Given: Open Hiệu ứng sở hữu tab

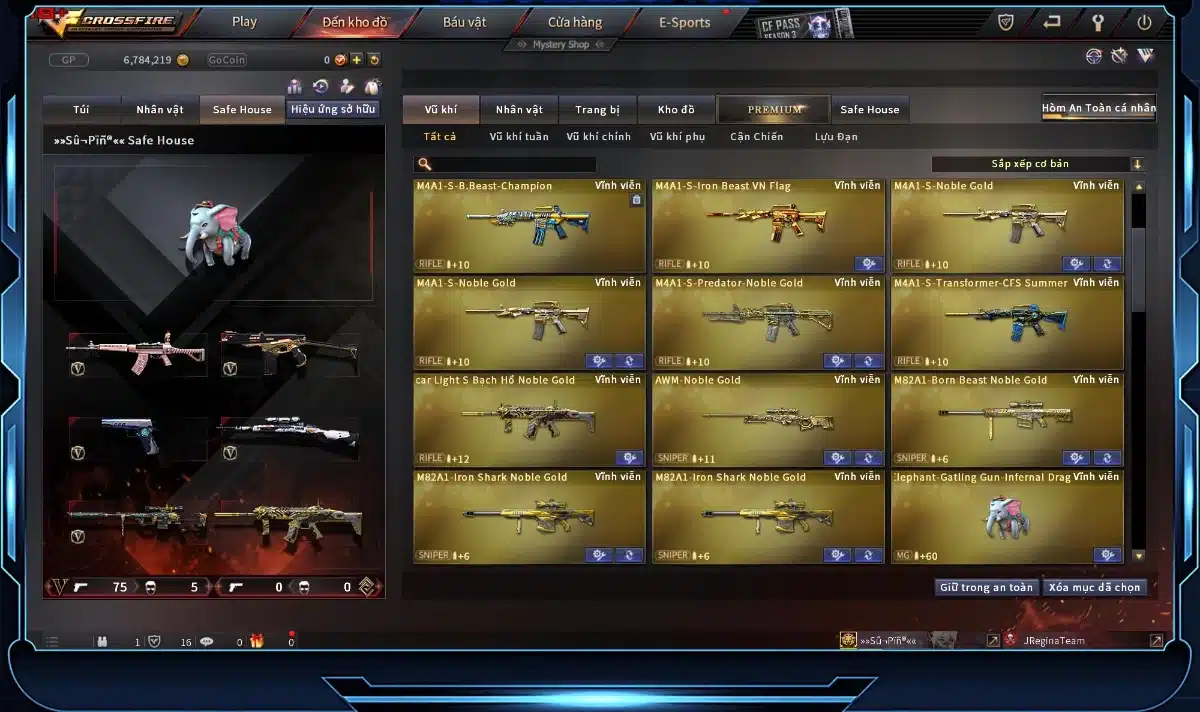Looking at the screenshot, I should point(333,109).
